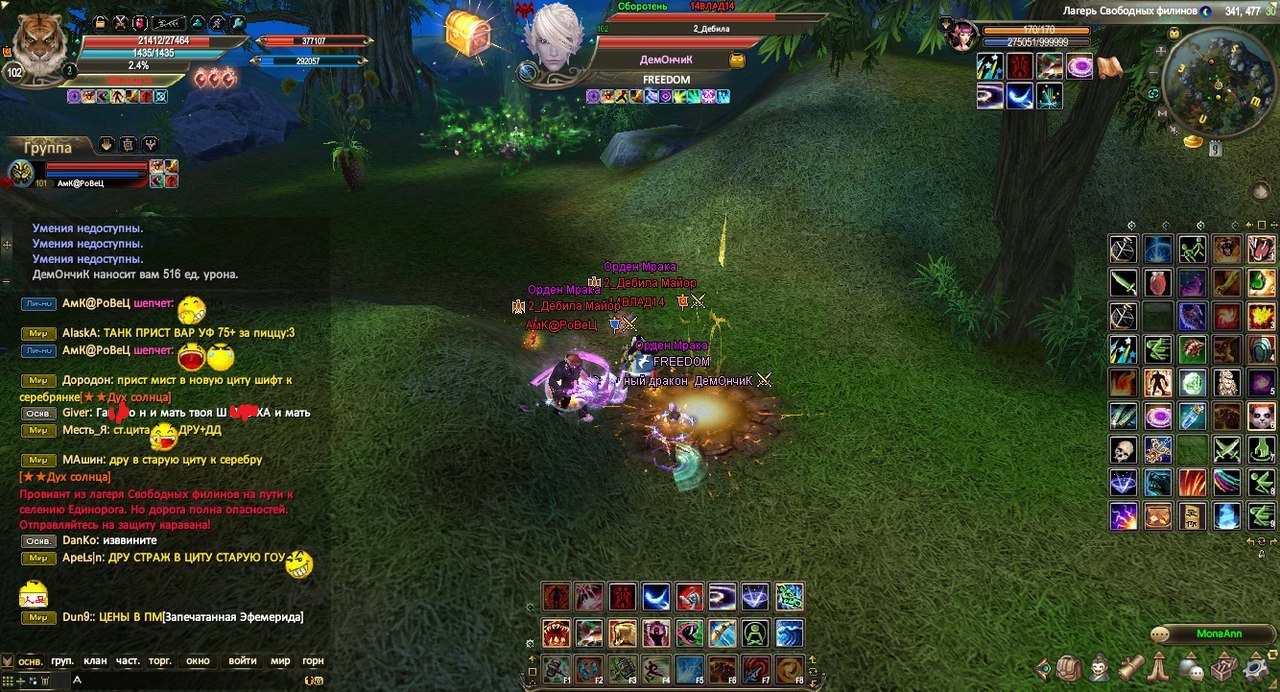Click the white-haired target portrait ДемОнчиК
The image size is (1280, 692).
[x=555, y=40]
